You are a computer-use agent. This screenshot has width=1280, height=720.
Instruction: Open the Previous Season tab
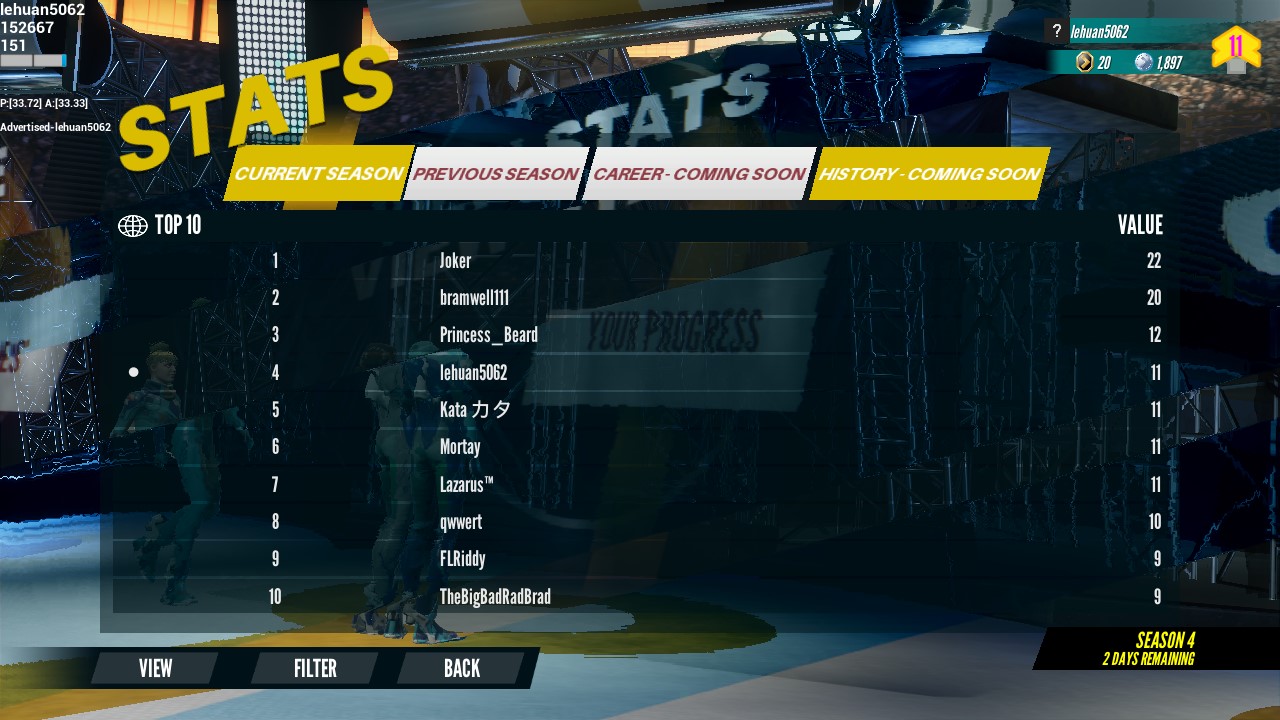point(495,174)
